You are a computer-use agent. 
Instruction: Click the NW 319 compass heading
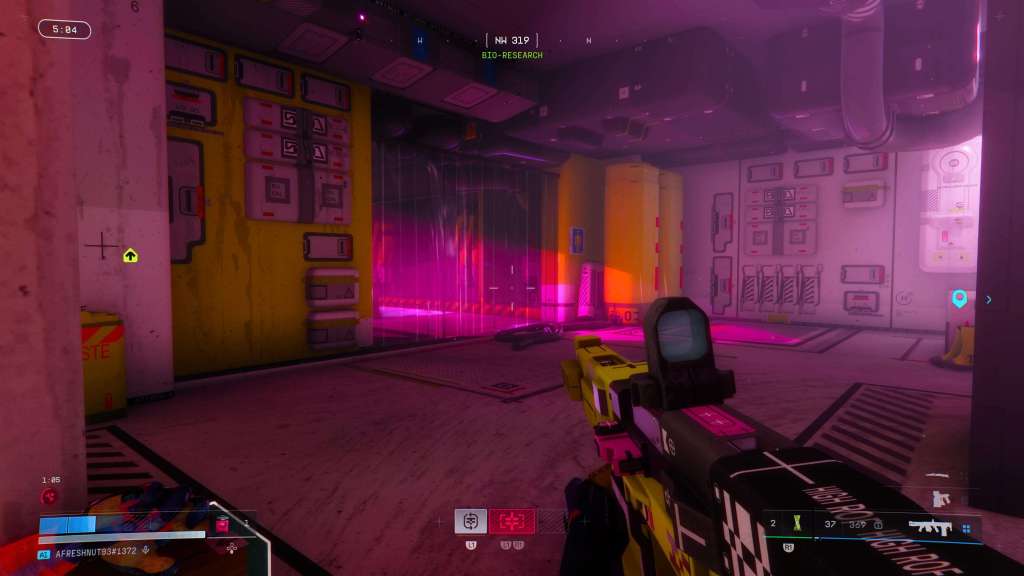coord(511,41)
